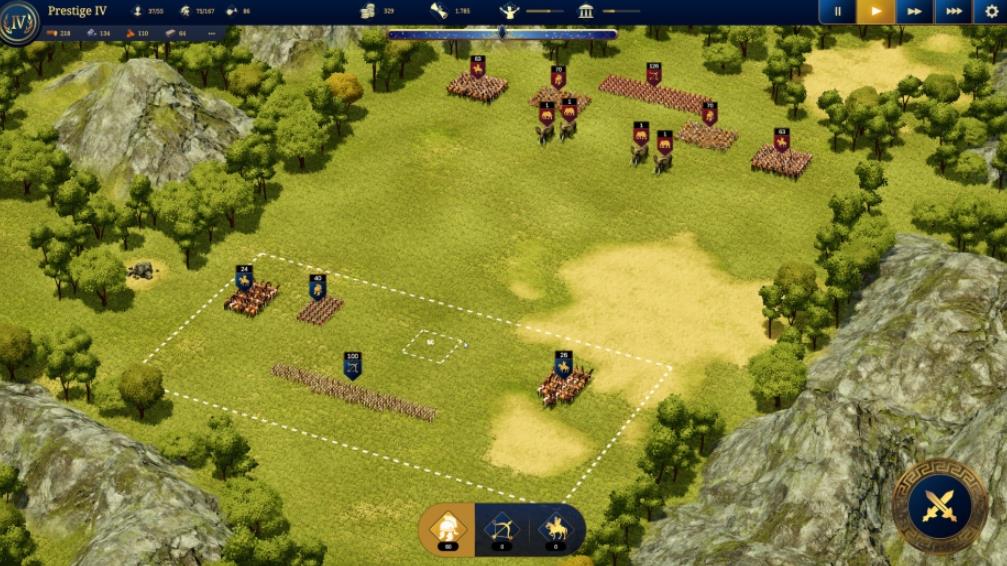Select the blue archer unit of 100
Screen dimensions: 1007x566
352,365
